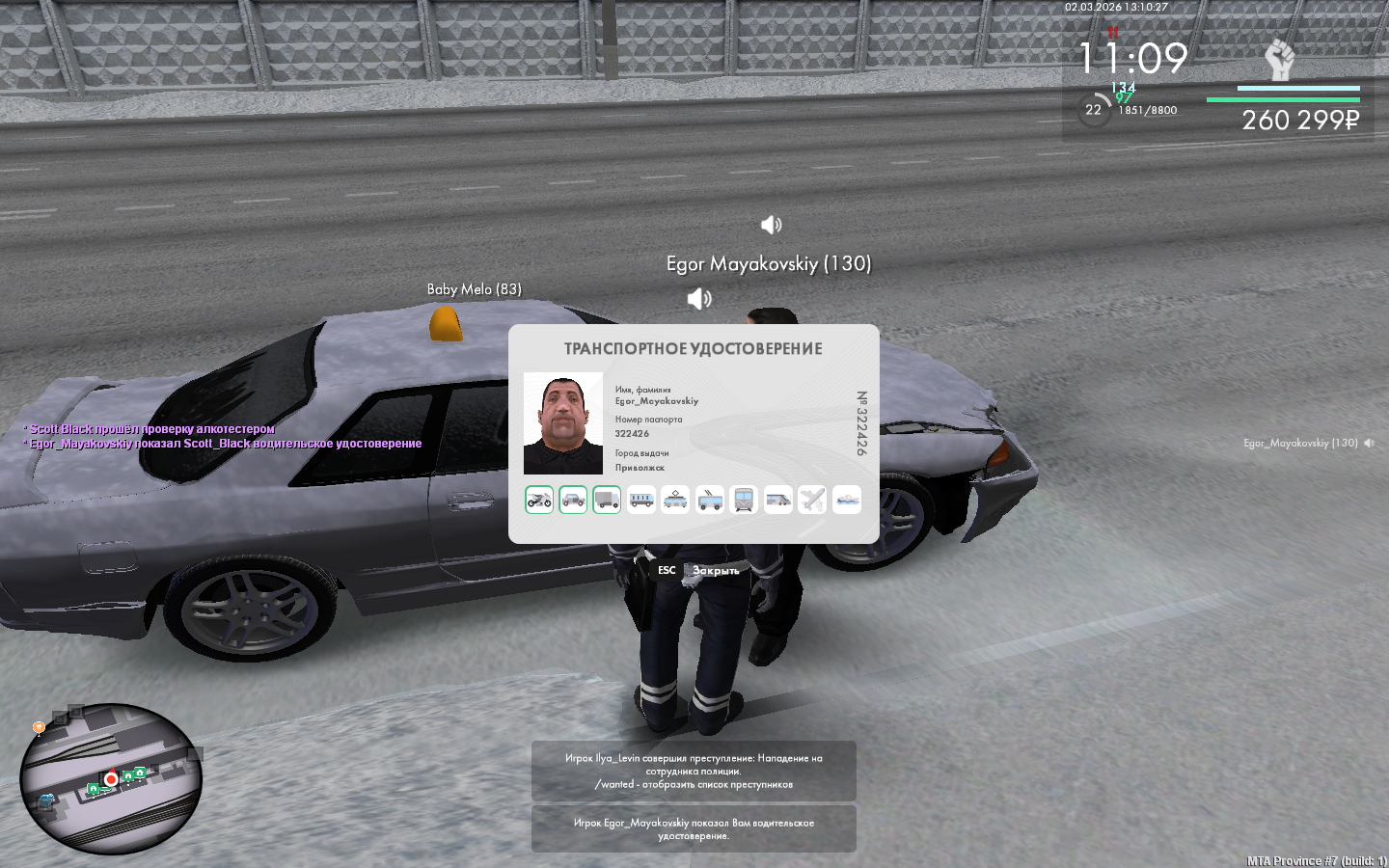
Task: Select the car license category icon
Action: [x=573, y=500]
